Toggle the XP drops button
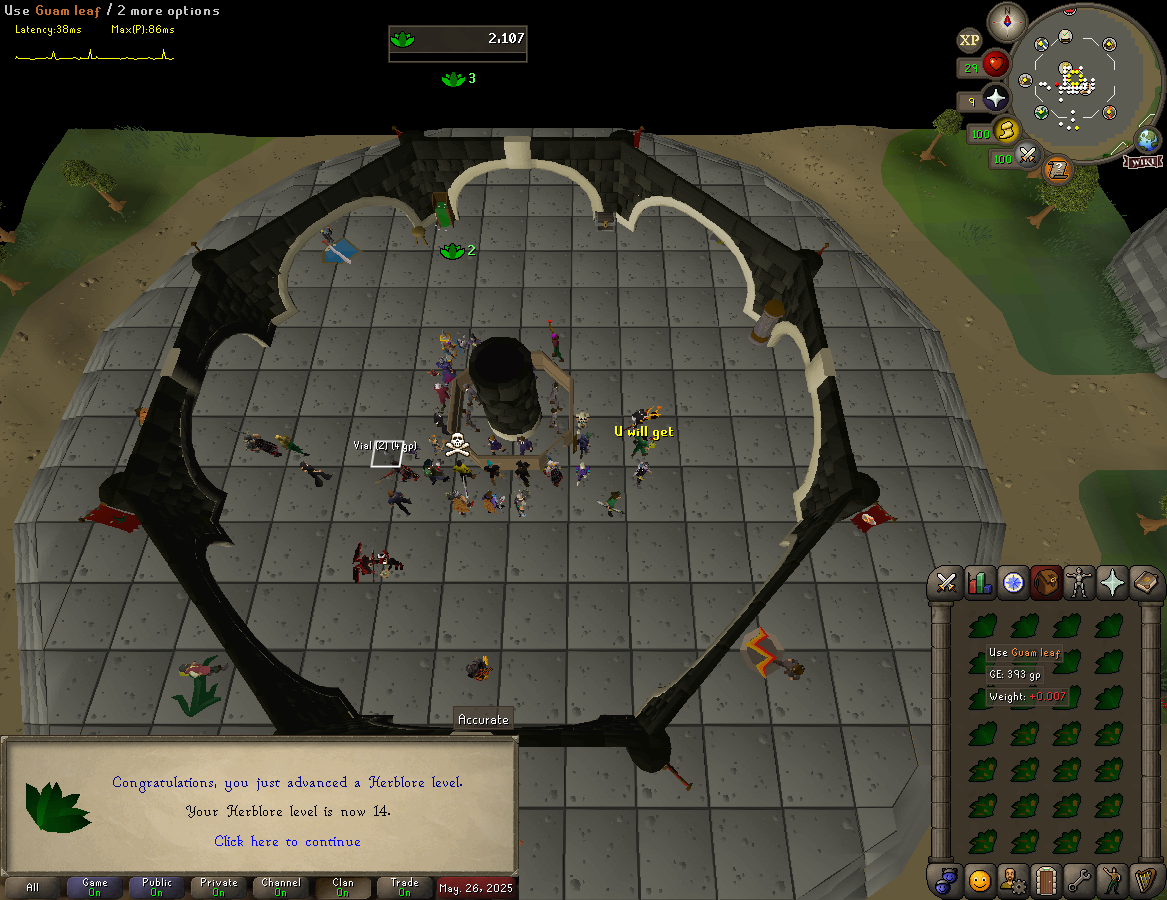The height and width of the screenshot is (900, 1167). pyautogui.click(x=969, y=40)
